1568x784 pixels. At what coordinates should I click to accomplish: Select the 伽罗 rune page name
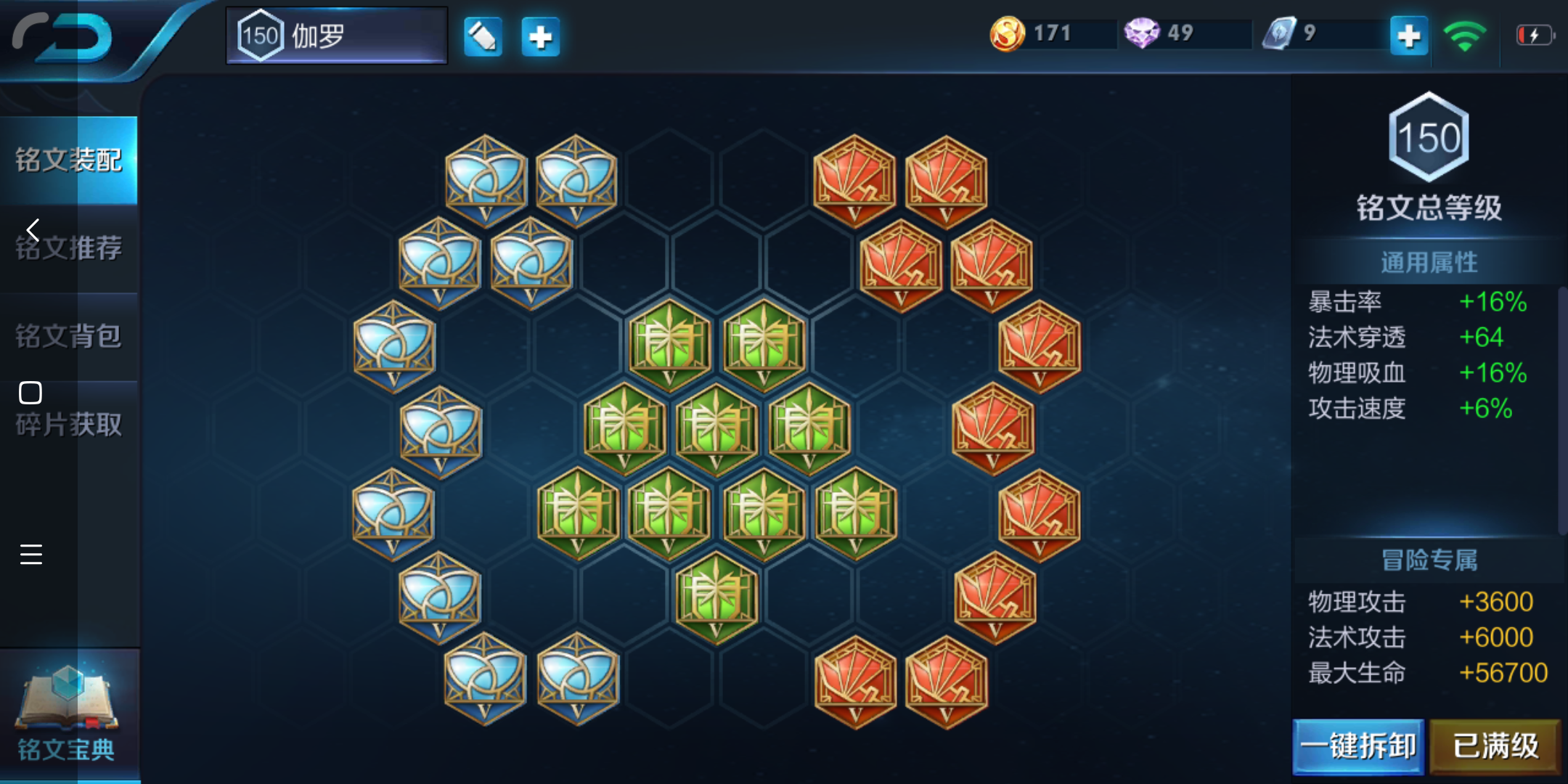click(337, 36)
